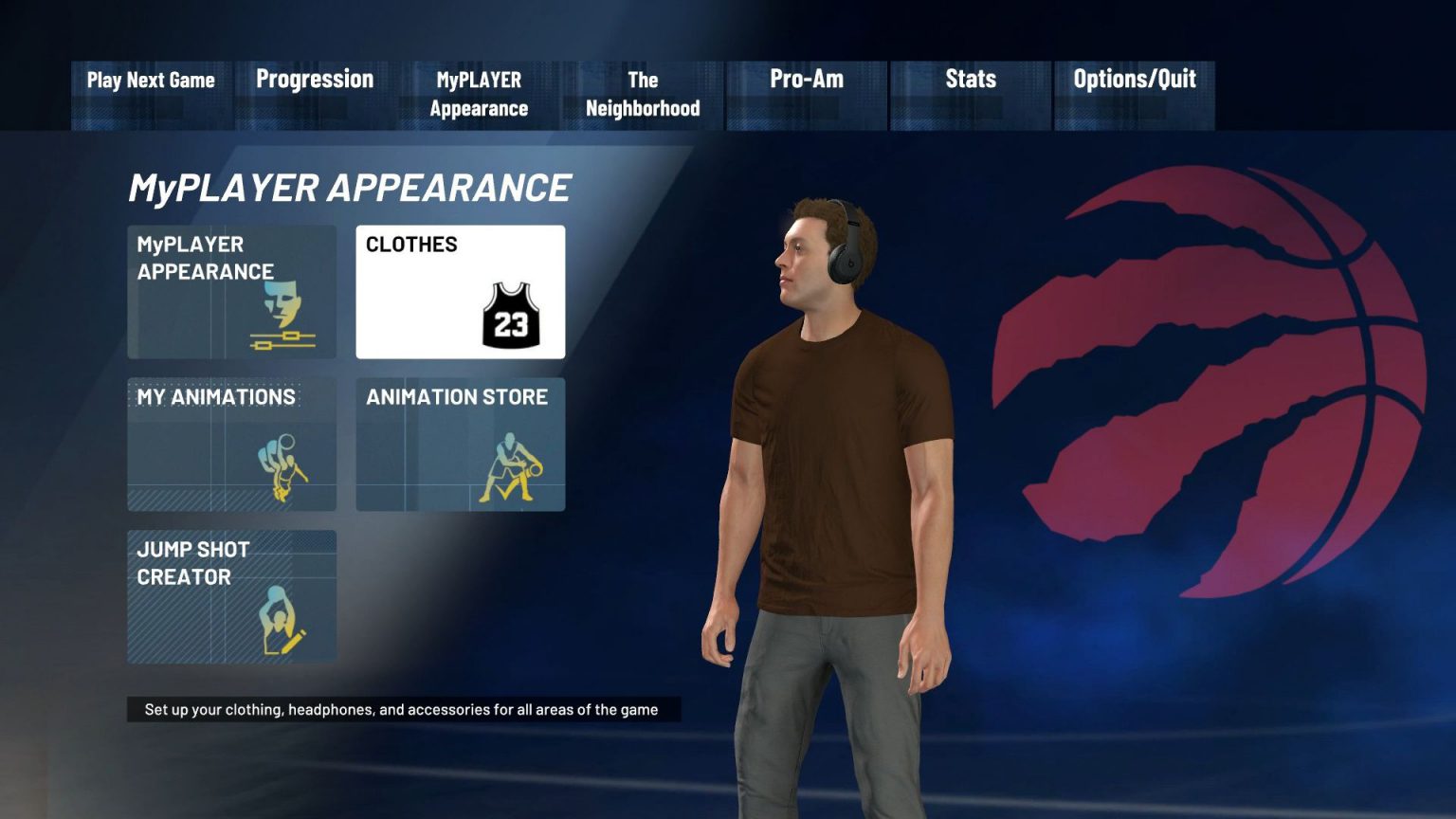
Task: Select the MyPLAYER Appearance tab at the top
Action: click(x=478, y=94)
